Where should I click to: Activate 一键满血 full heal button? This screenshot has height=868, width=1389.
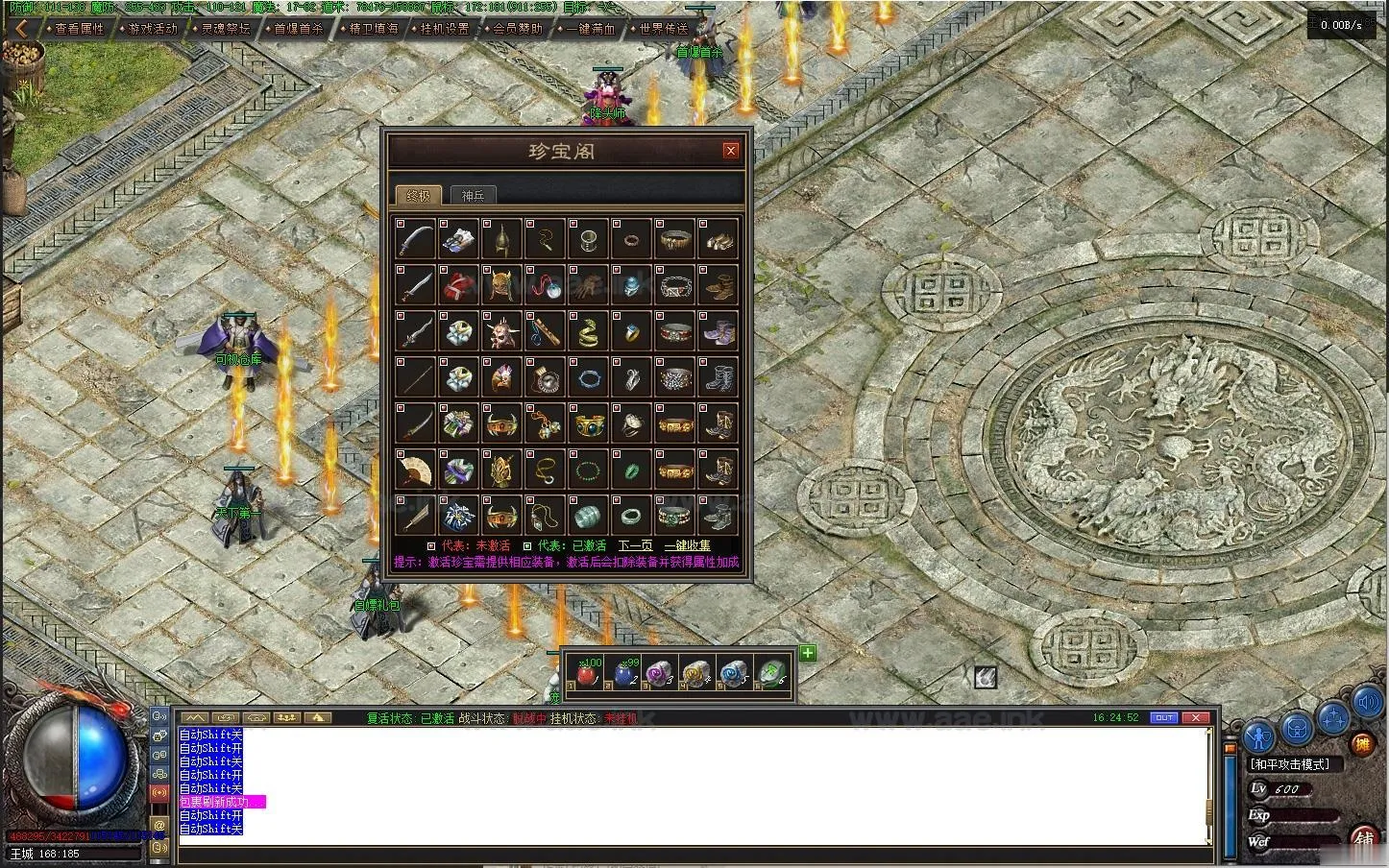pos(591,29)
